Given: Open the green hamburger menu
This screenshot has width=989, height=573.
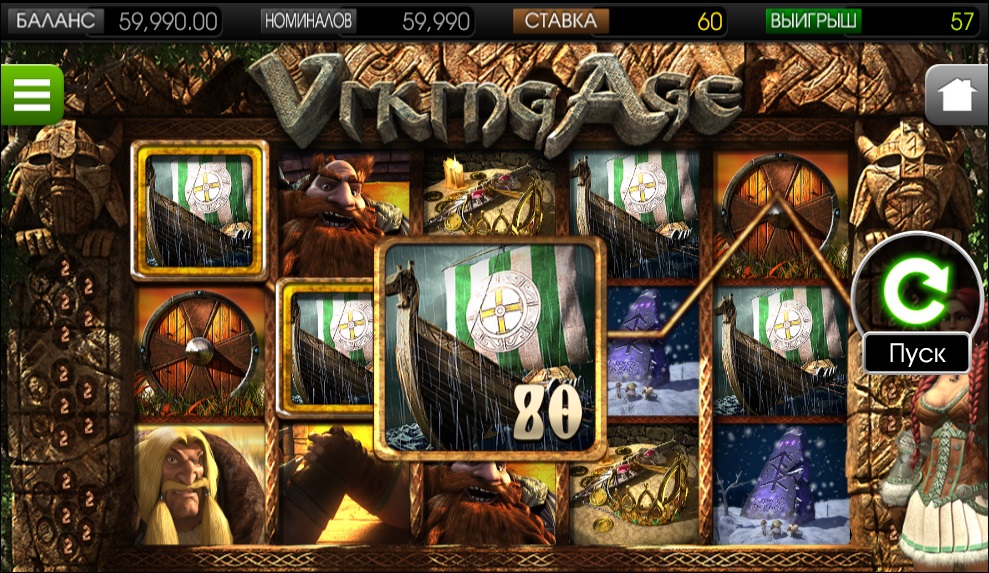Looking at the screenshot, I should [31, 95].
